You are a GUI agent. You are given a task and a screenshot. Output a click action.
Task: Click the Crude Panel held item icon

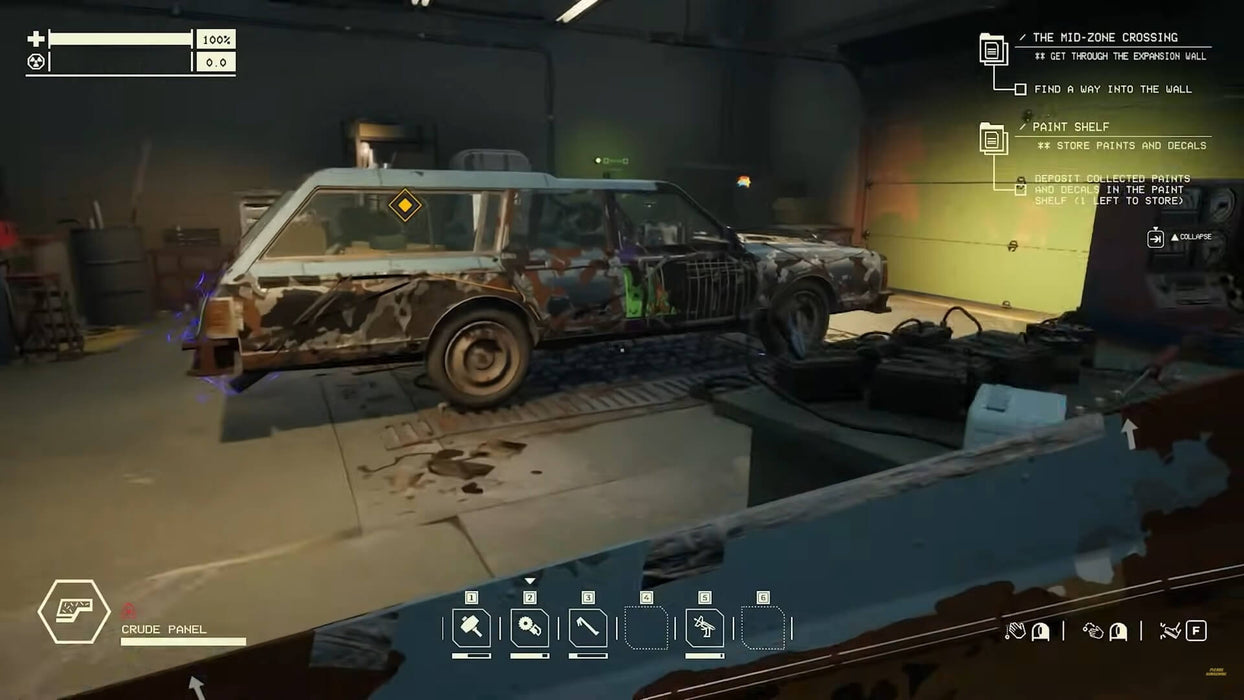(x=74, y=611)
